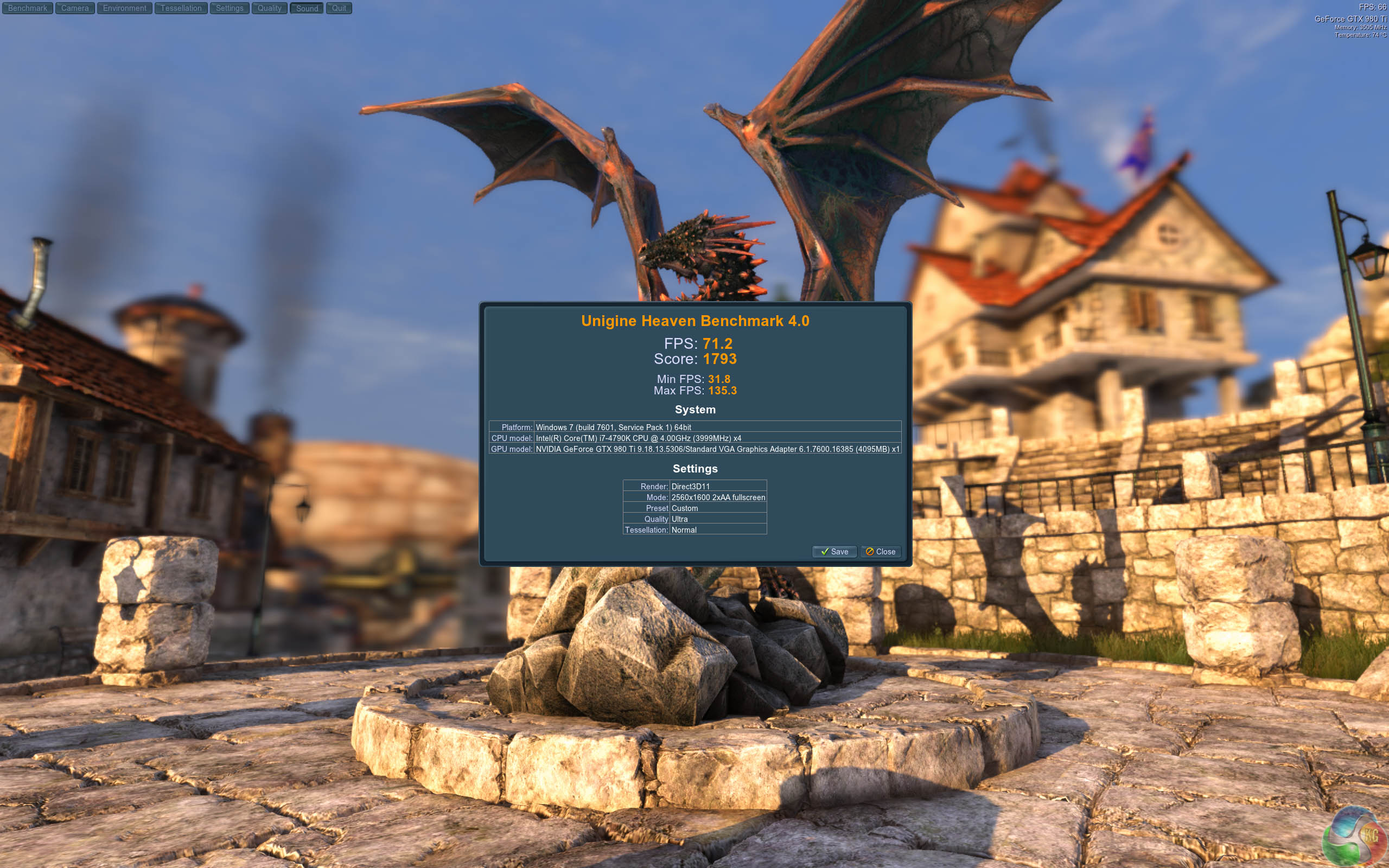Open the Quality menu
Screen dimensions: 1389x868
pos(269,8)
